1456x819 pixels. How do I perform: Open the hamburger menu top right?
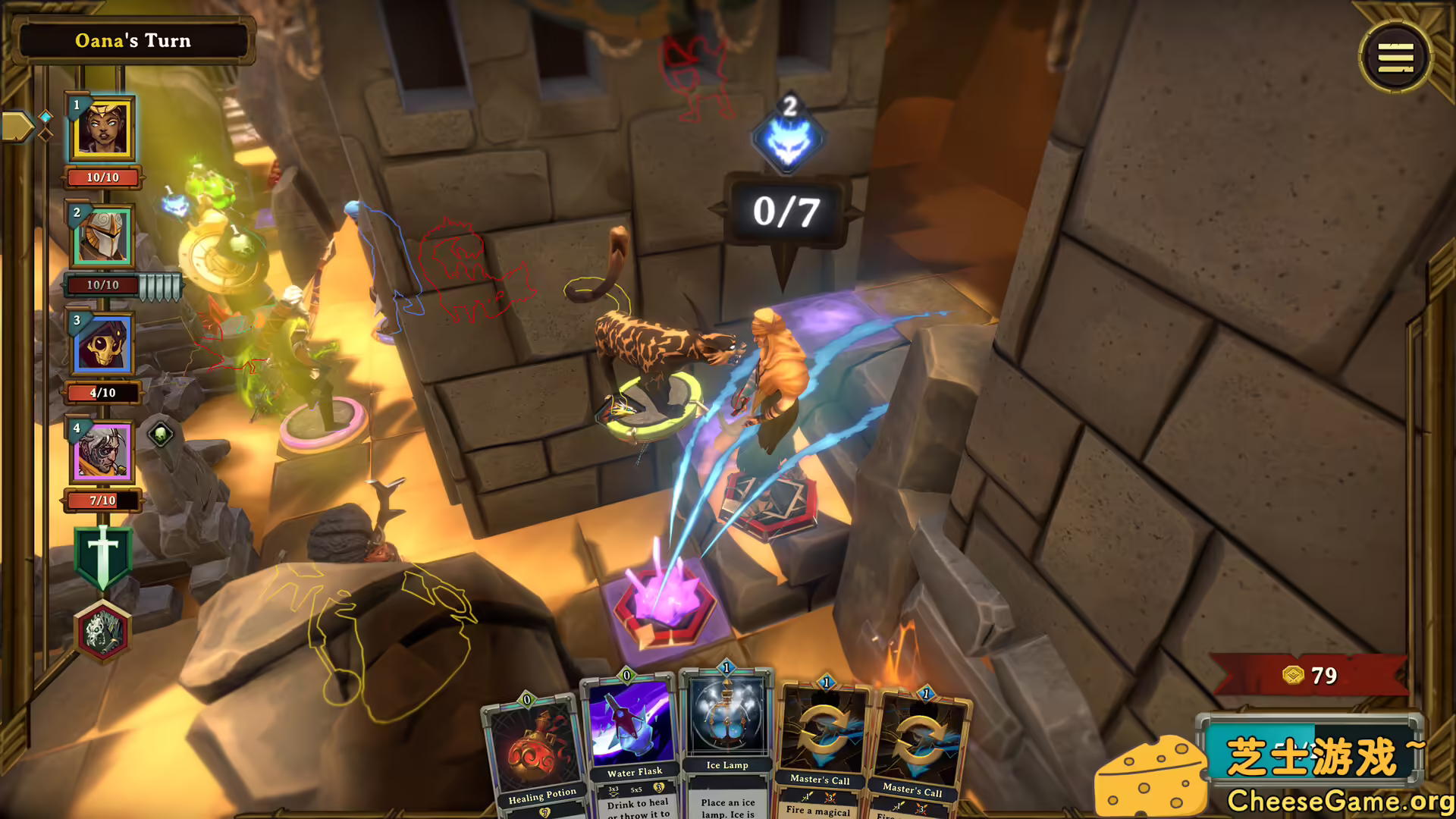[1395, 58]
